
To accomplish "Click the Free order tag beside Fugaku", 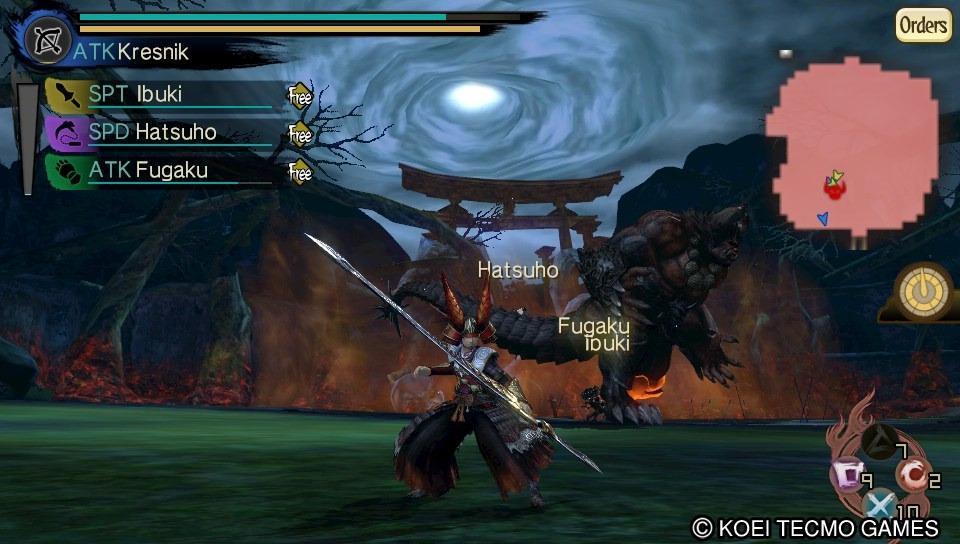I will tap(300, 171).
